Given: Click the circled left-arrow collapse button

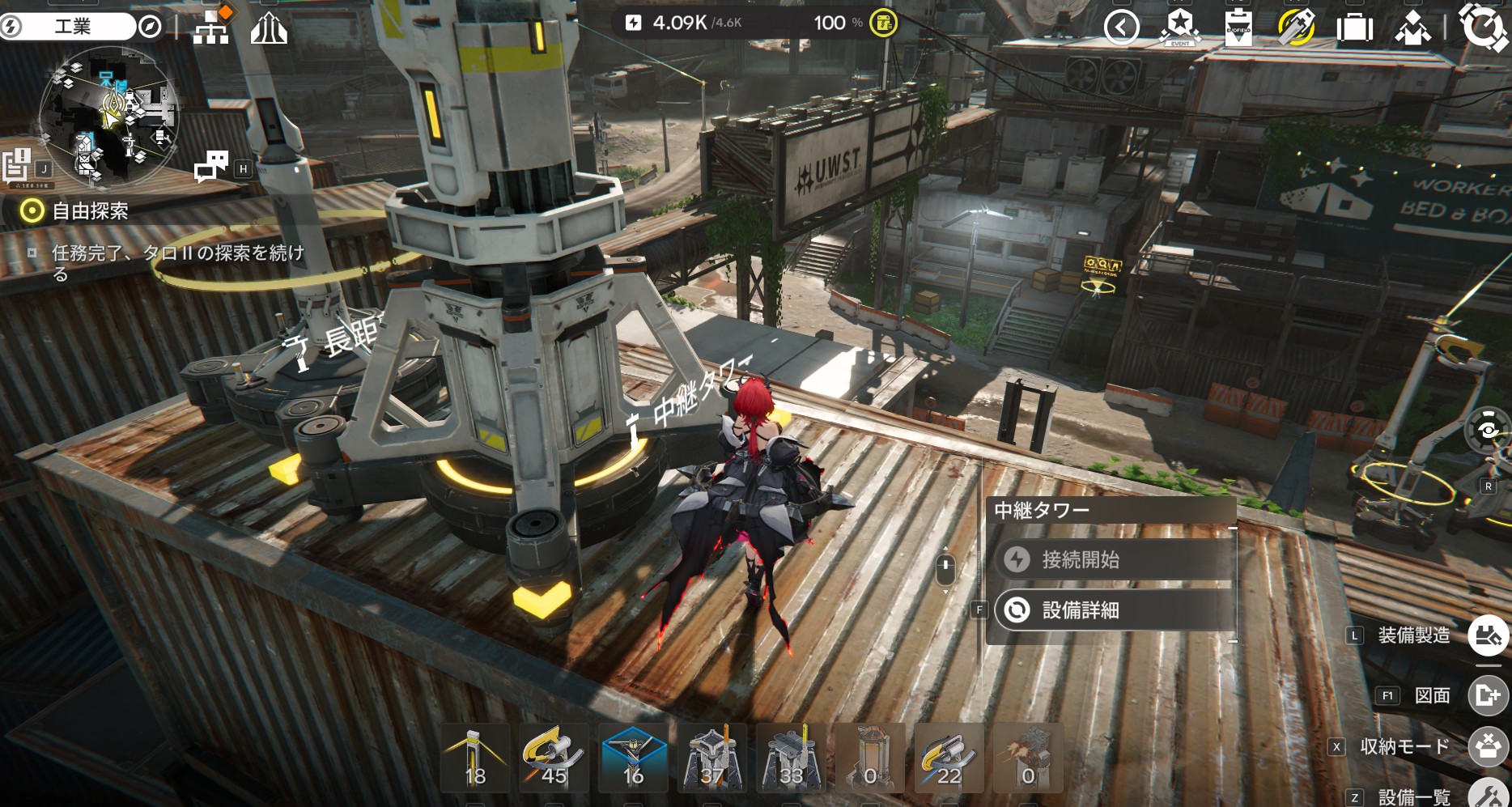Looking at the screenshot, I should (1121, 28).
